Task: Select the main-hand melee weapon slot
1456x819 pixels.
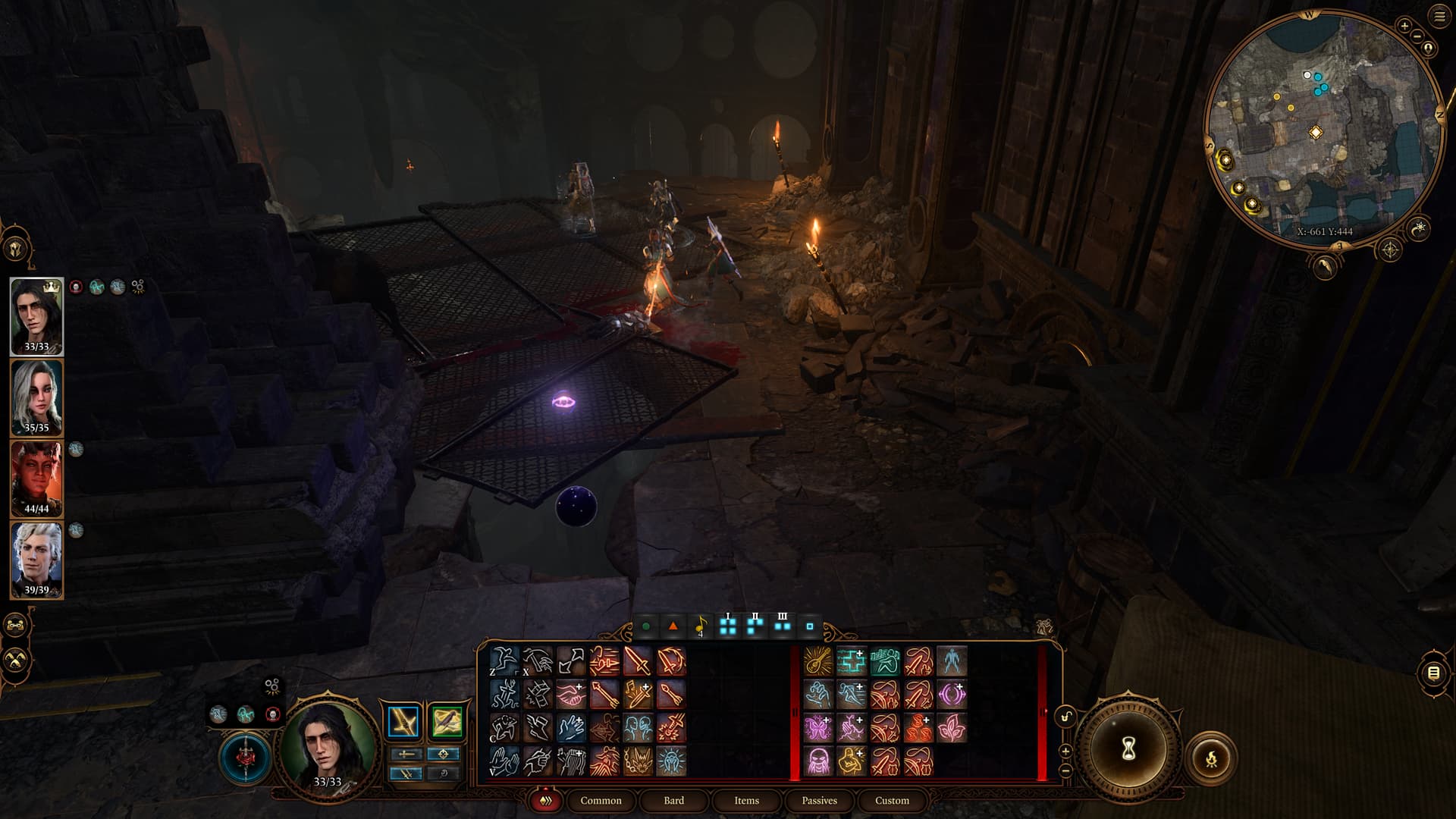Action: click(403, 721)
